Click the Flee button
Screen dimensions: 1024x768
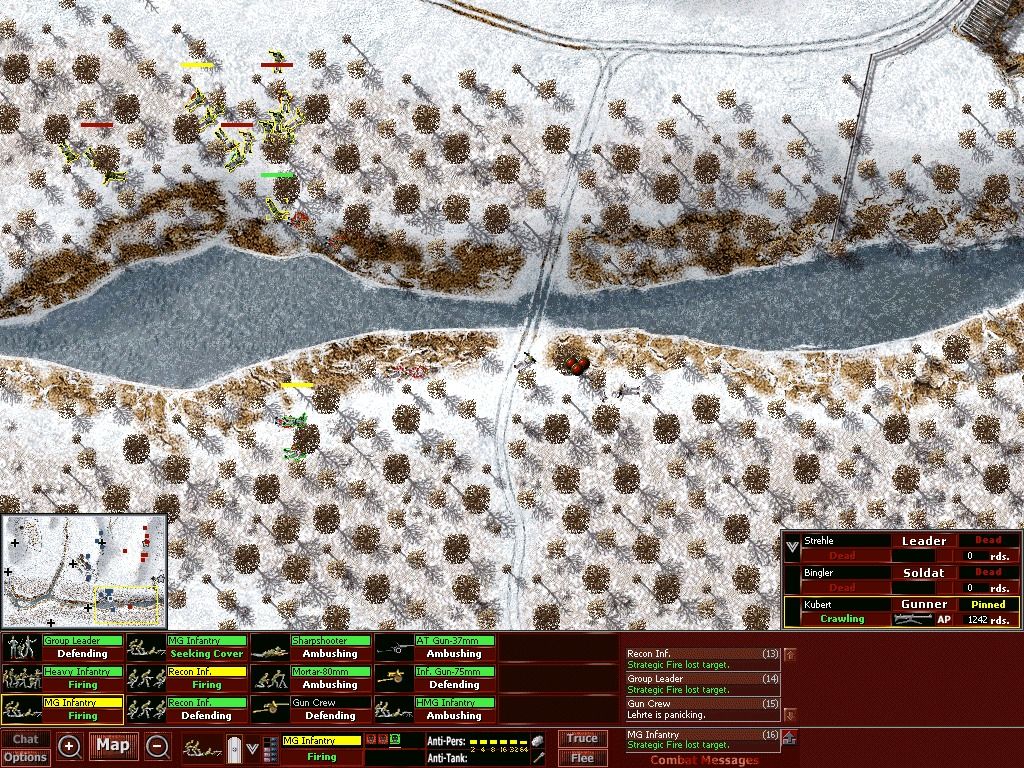[582, 758]
